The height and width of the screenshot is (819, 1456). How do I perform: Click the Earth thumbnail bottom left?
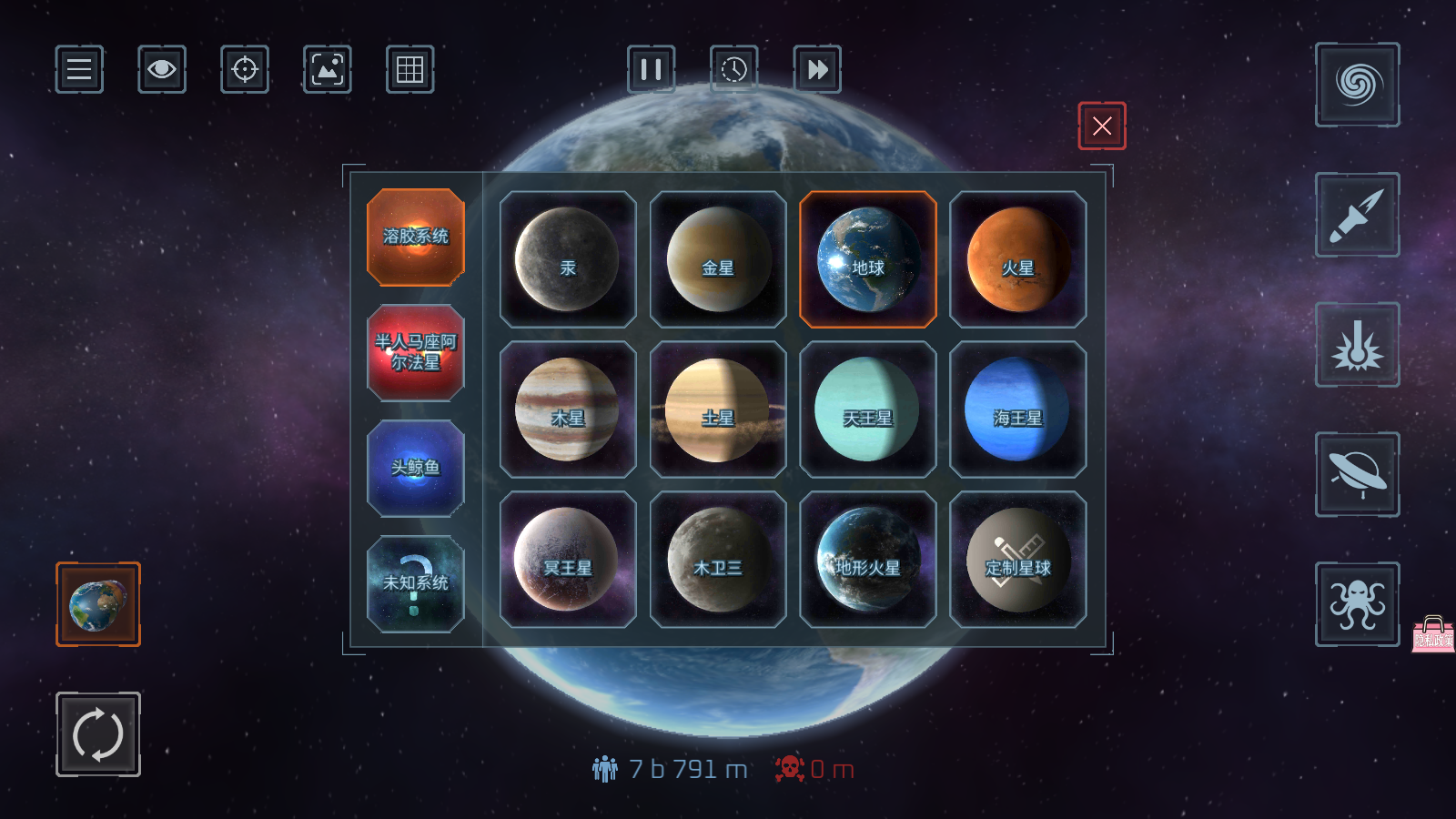(96, 604)
